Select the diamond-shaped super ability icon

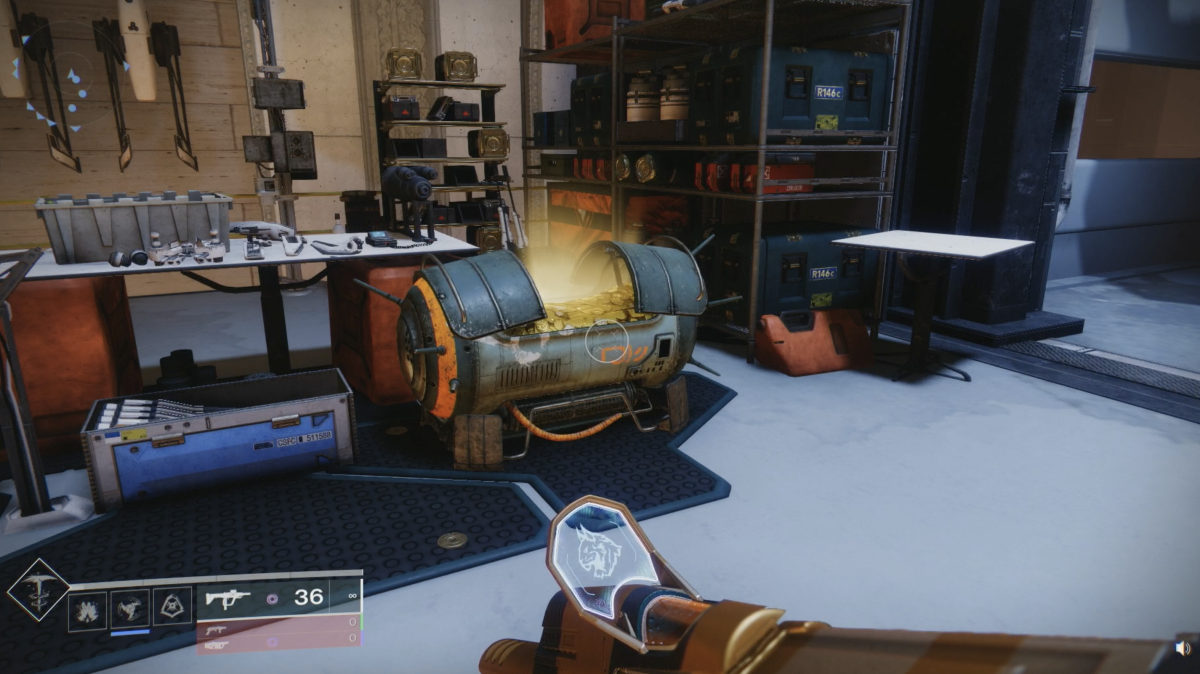38,590
